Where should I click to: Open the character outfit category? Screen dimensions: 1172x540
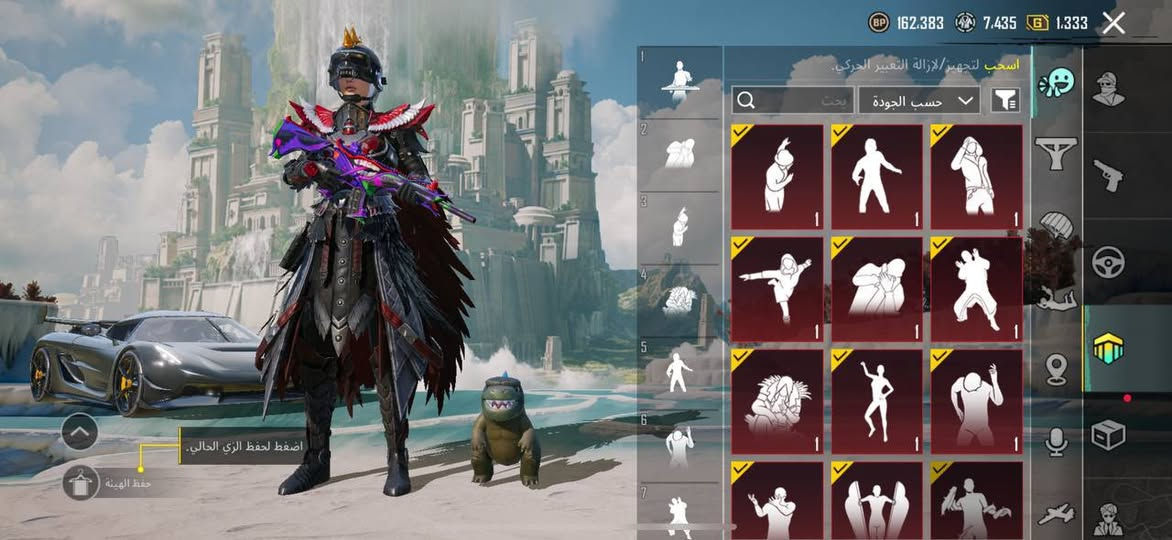click(x=1108, y=90)
